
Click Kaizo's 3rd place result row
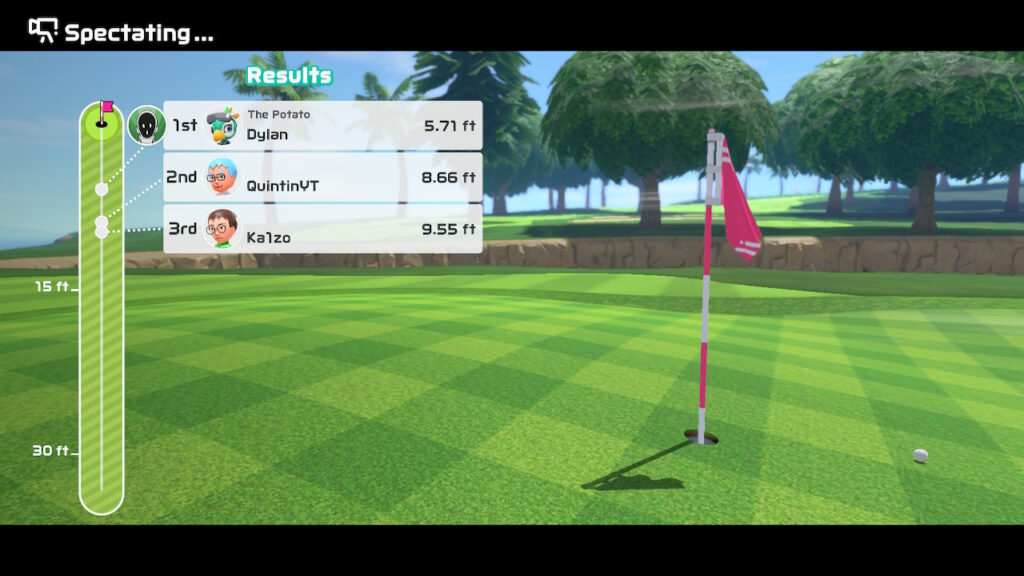322,229
